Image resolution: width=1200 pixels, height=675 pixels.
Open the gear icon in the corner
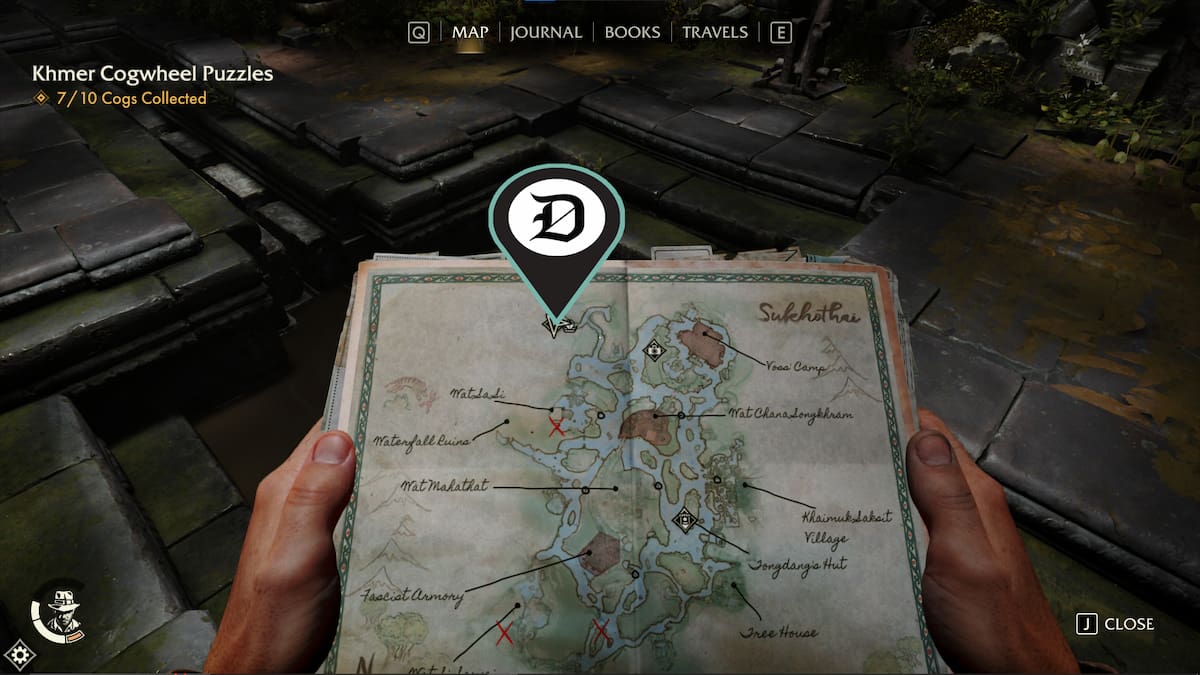click(x=19, y=656)
